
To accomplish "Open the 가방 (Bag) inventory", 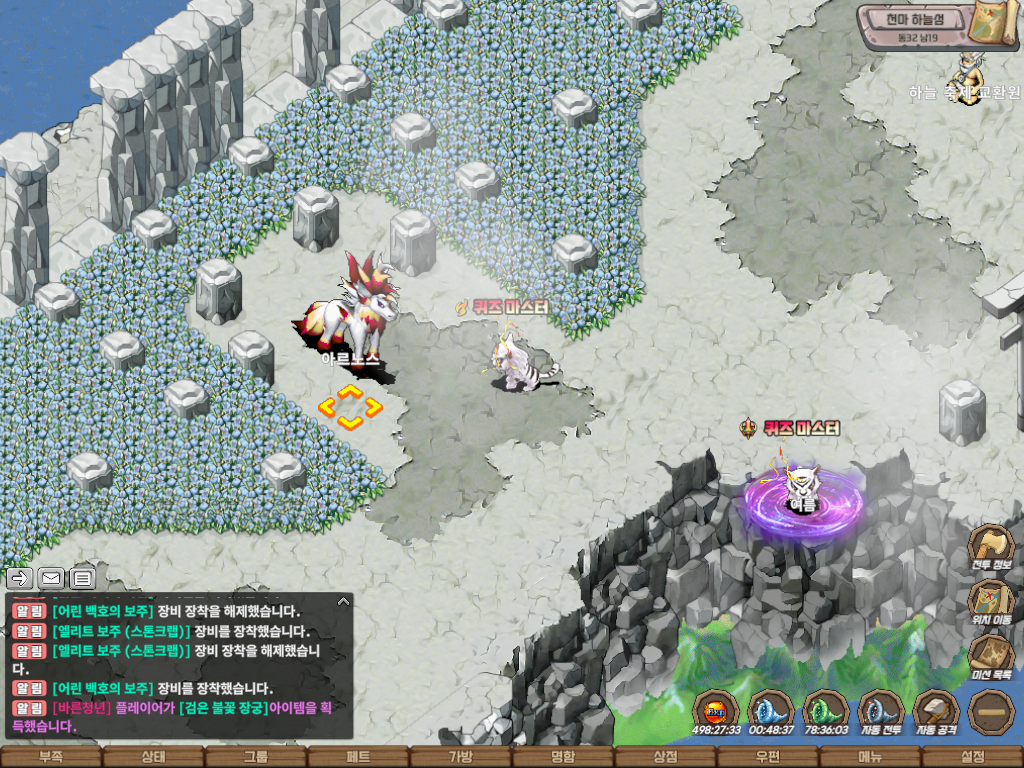I will pyautogui.click(x=460, y=757).
